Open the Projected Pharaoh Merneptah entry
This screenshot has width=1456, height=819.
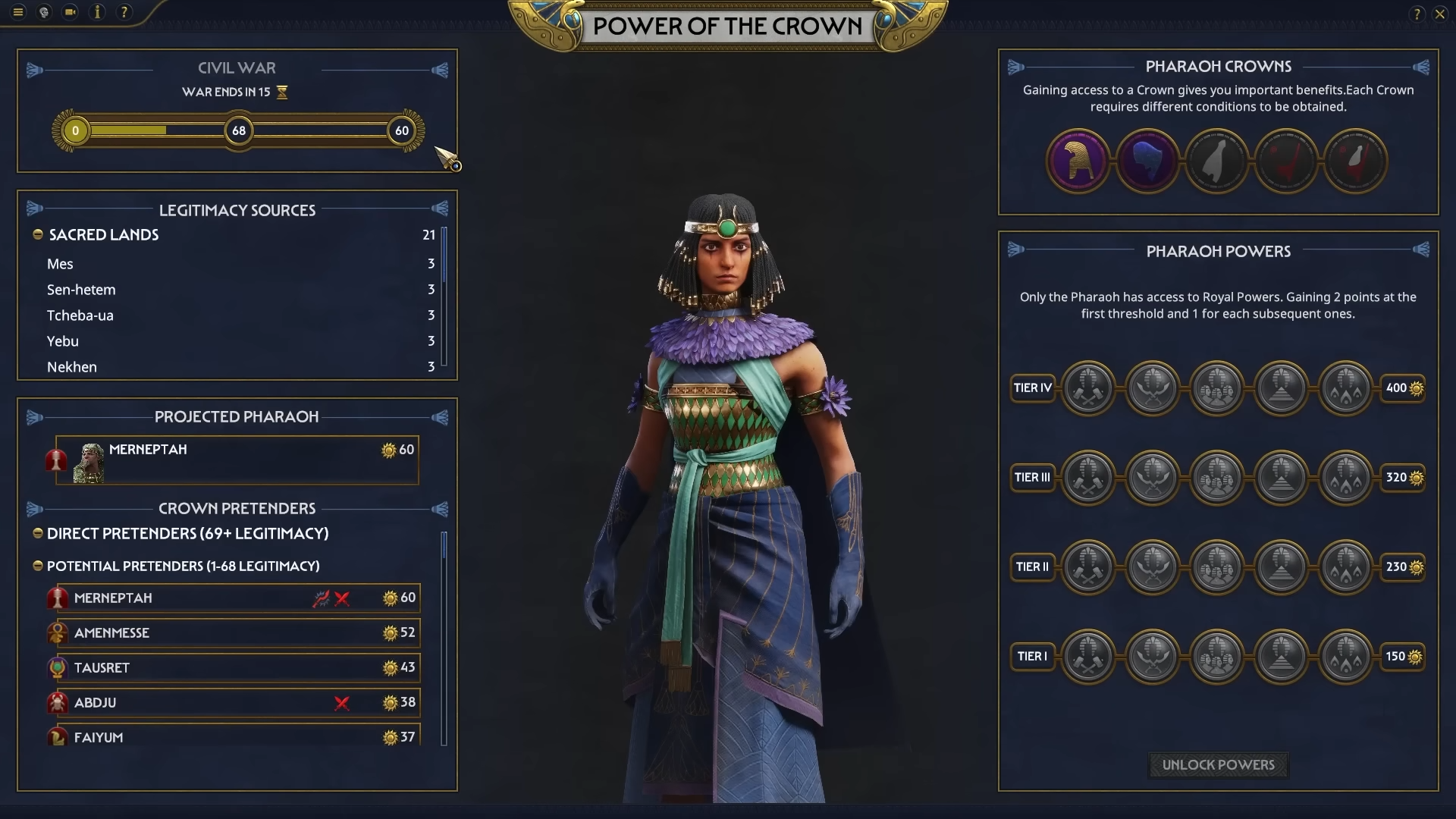(237, 460)
